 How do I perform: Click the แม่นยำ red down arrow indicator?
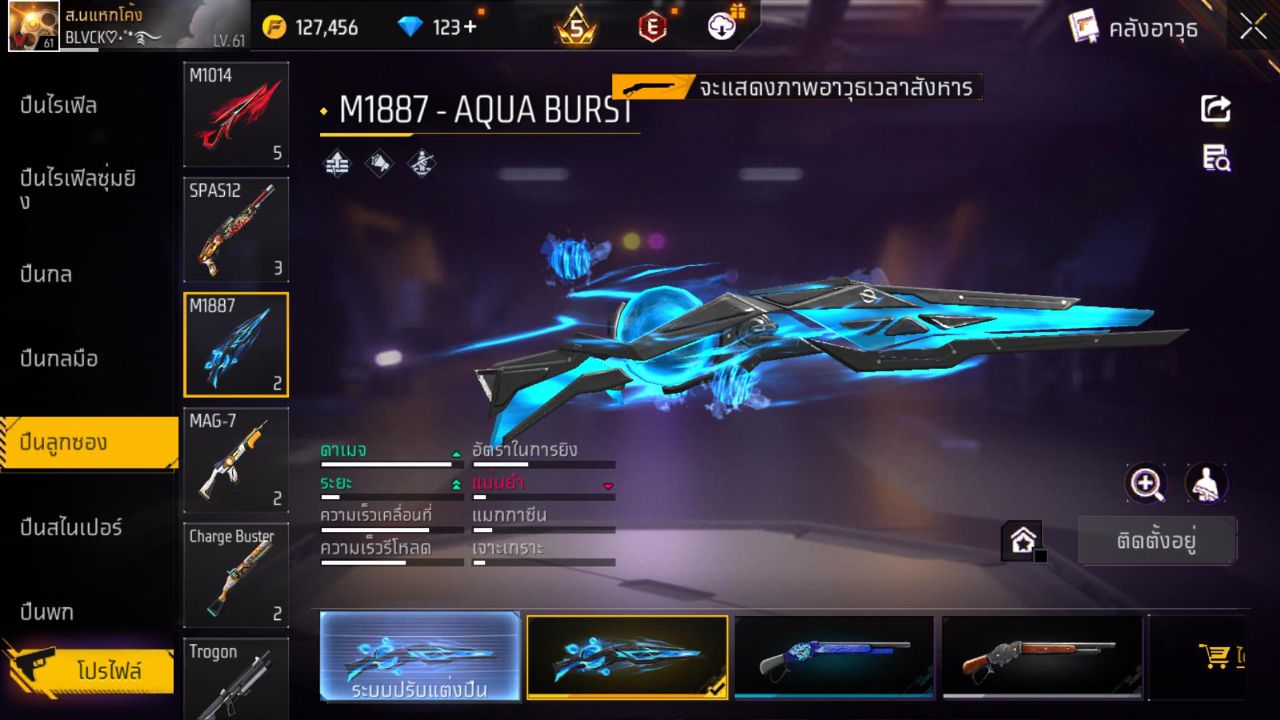[608, 486]
